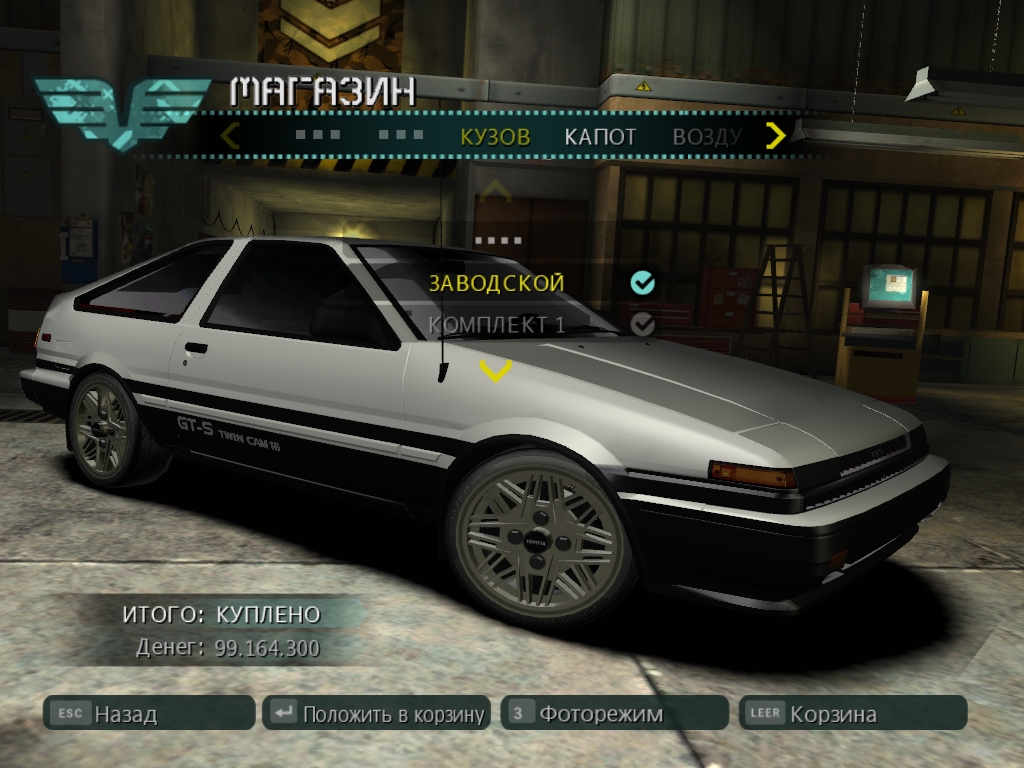
Task: Switch to the КУЗОВ category tab
Action: pos(495,137)
